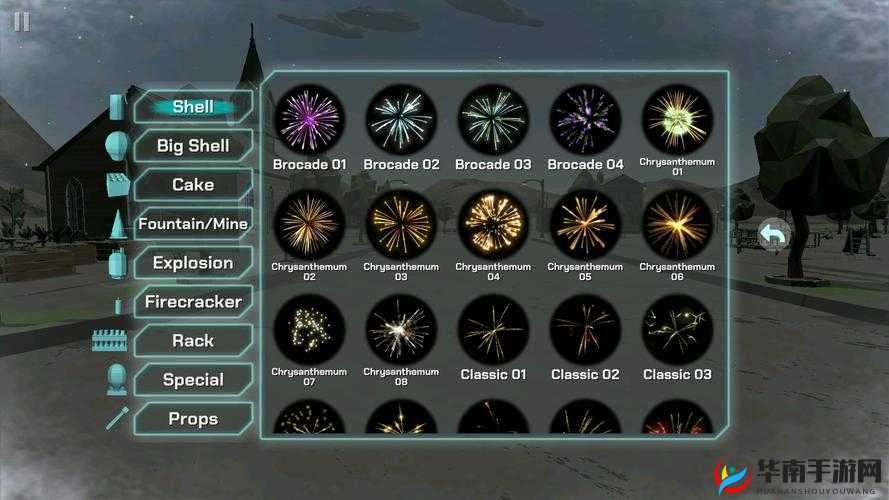Show the Explosion category

pyautogui.click(x=193, y=263)
